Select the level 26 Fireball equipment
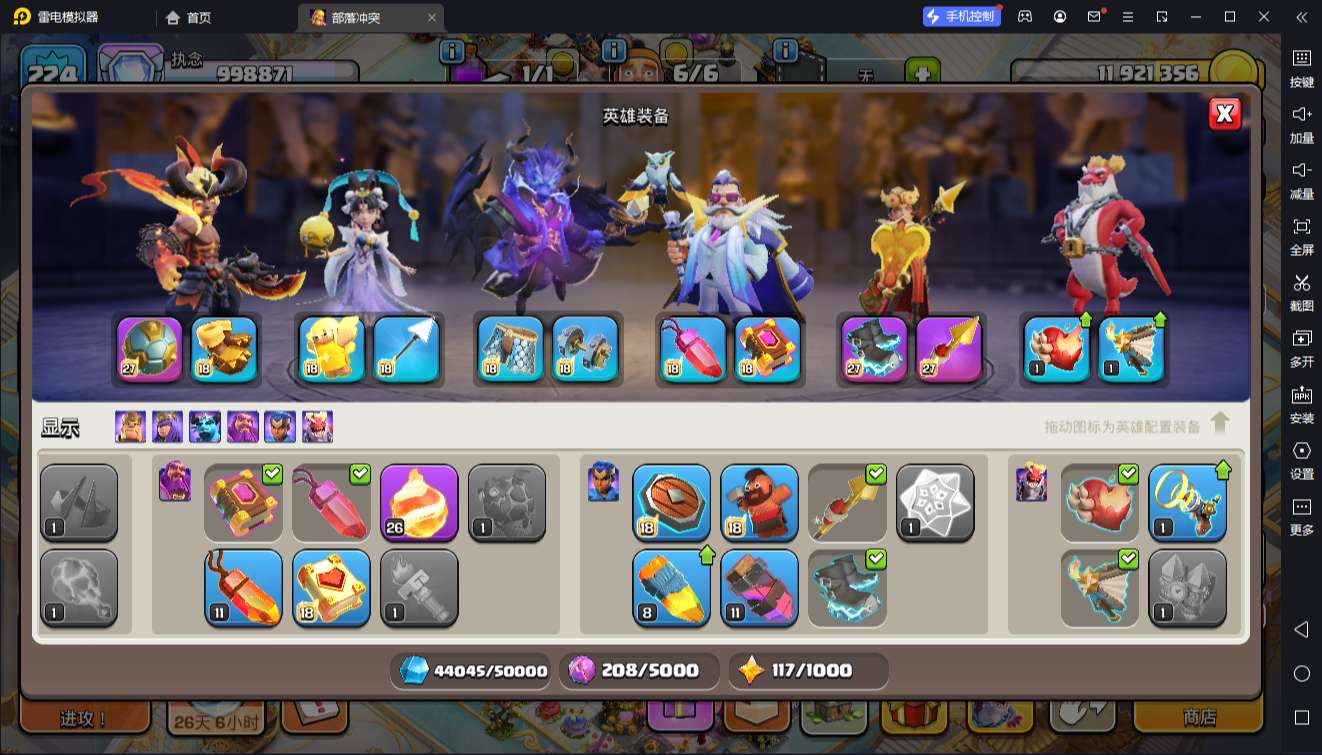 [419, 502]
